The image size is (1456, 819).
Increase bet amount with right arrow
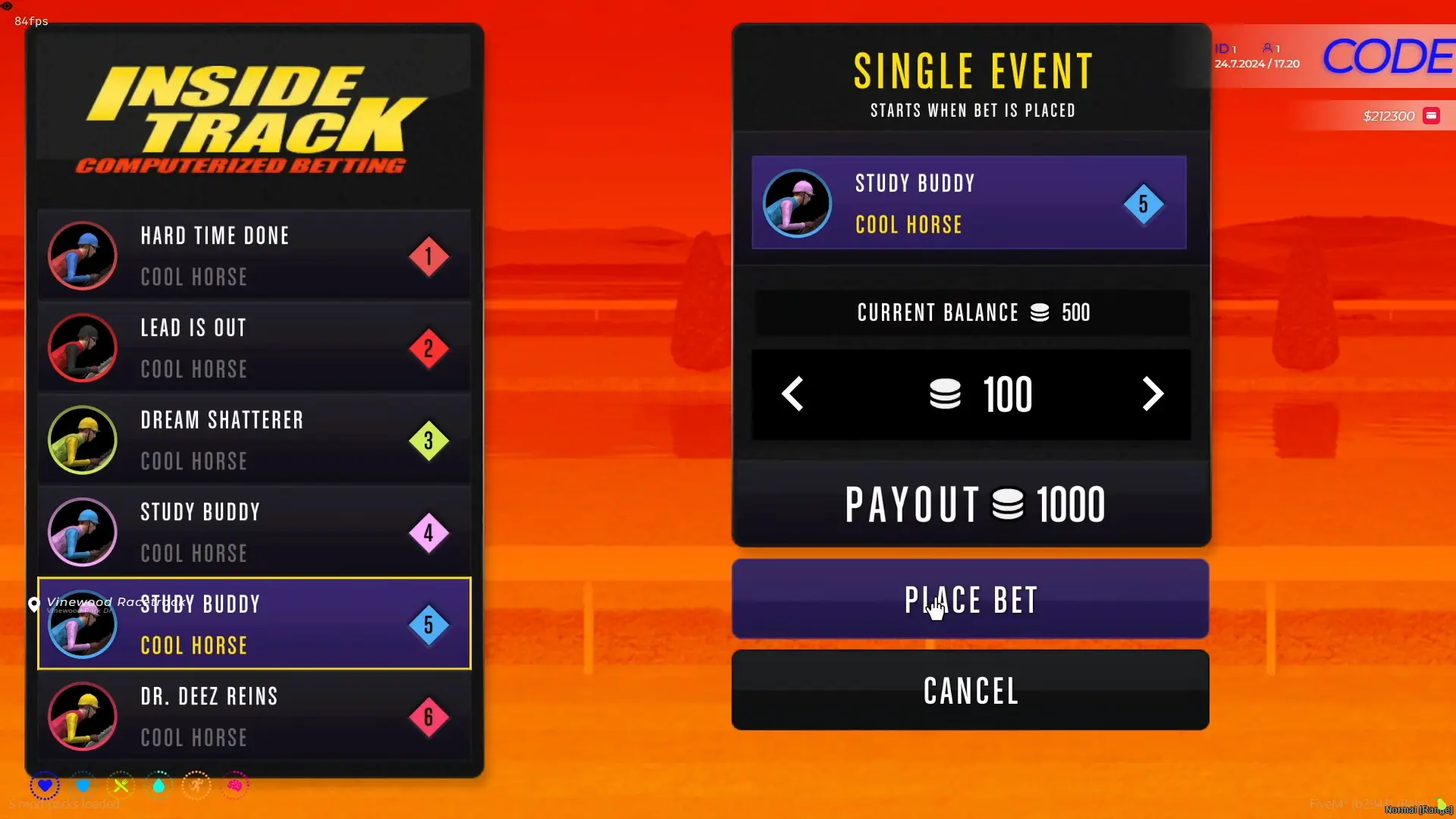(x=1152, y=394)
